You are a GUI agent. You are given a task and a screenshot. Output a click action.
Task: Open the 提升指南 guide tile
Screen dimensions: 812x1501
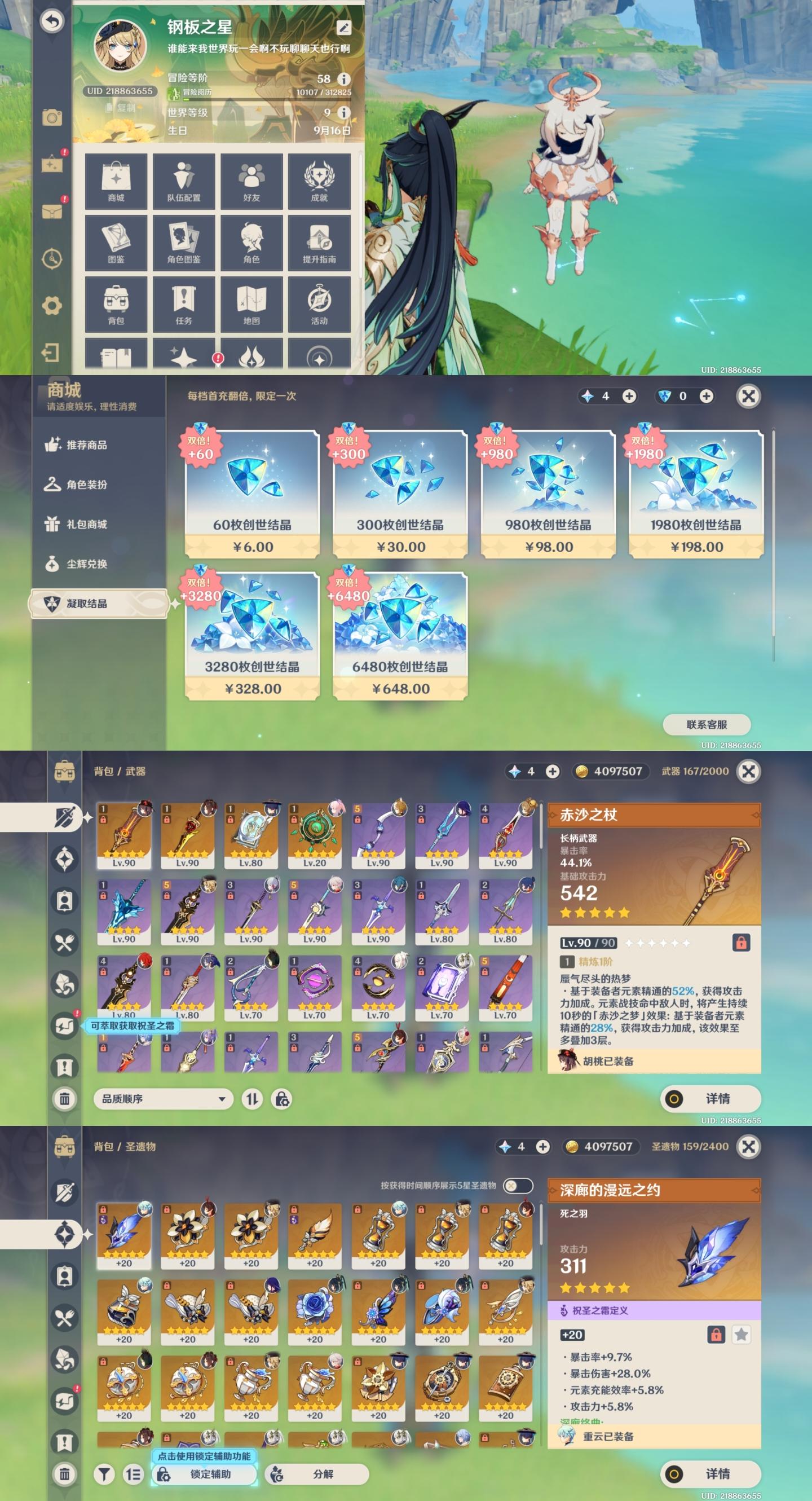[x=319, y=243]
